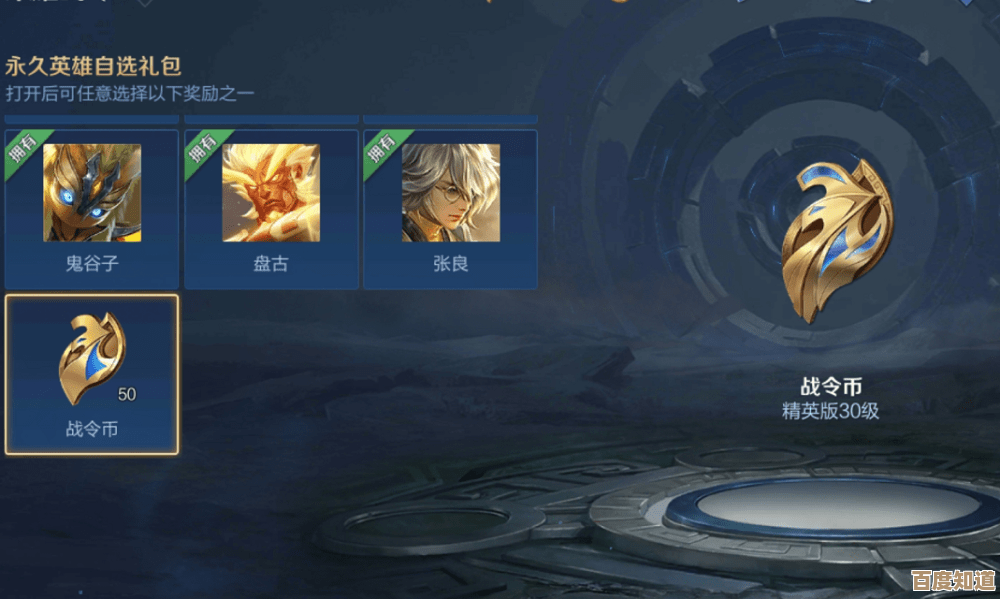
Task: Select the 鬼谷子 hero reward card
Action: (x=92, y=208)
